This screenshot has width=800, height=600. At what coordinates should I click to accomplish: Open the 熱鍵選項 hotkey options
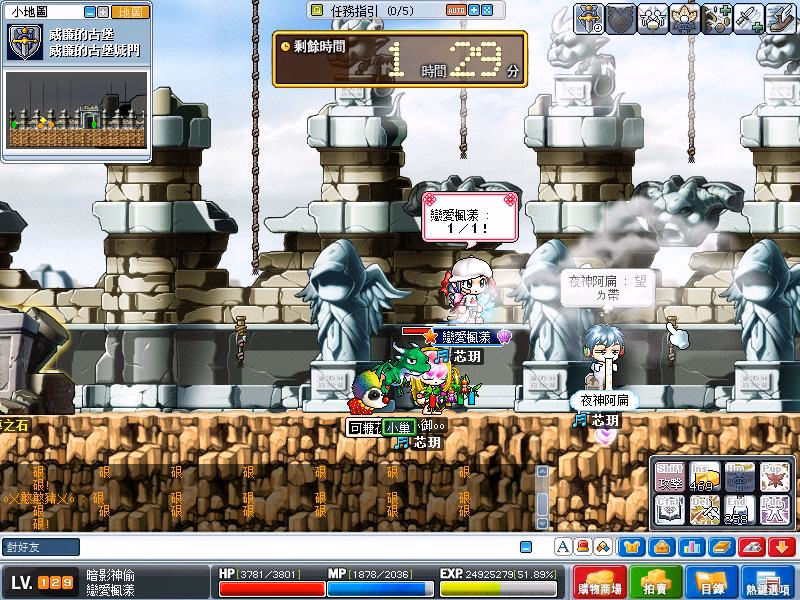click(769, 582)
